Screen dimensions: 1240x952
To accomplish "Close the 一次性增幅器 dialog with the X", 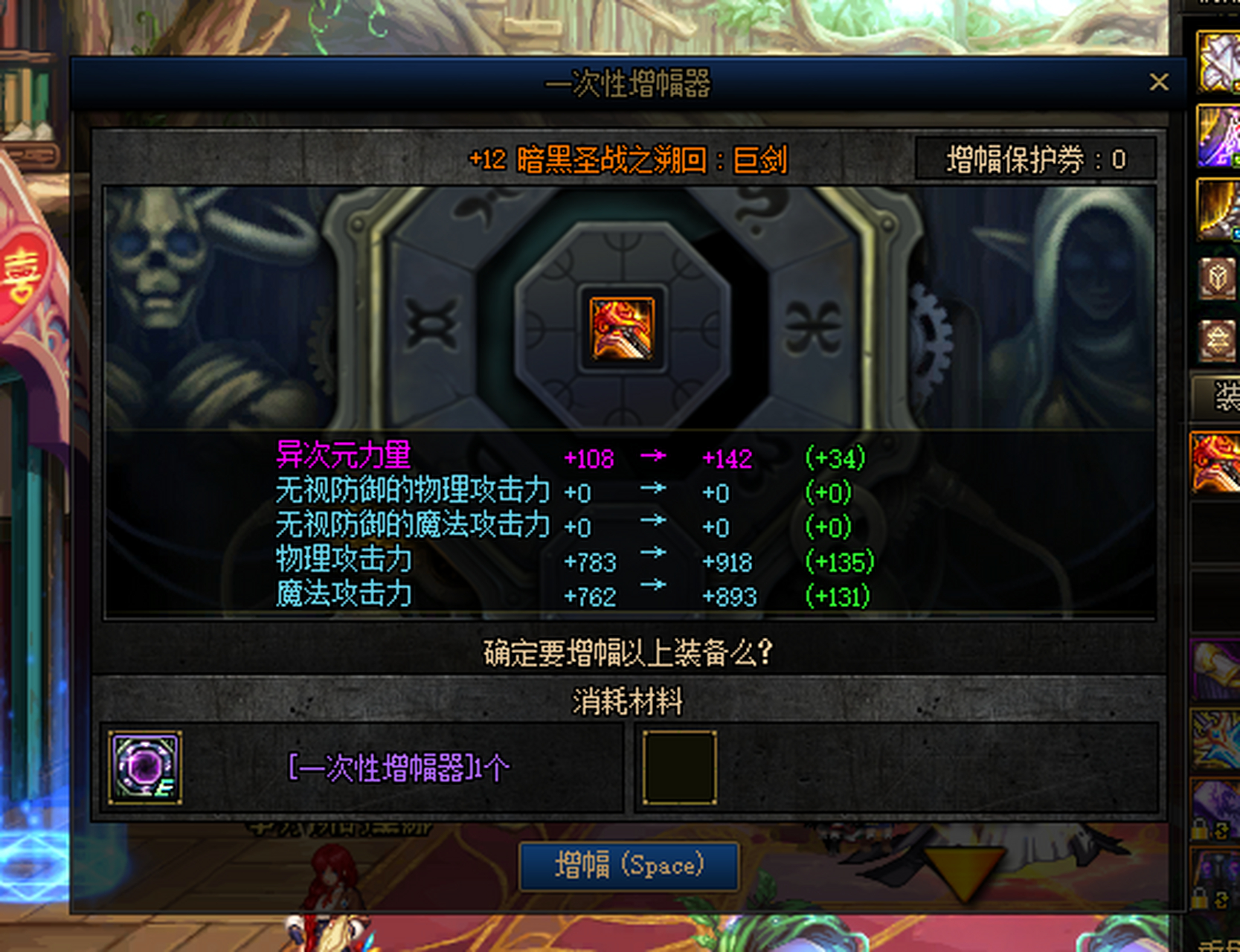I will [x=1159, y=82].
